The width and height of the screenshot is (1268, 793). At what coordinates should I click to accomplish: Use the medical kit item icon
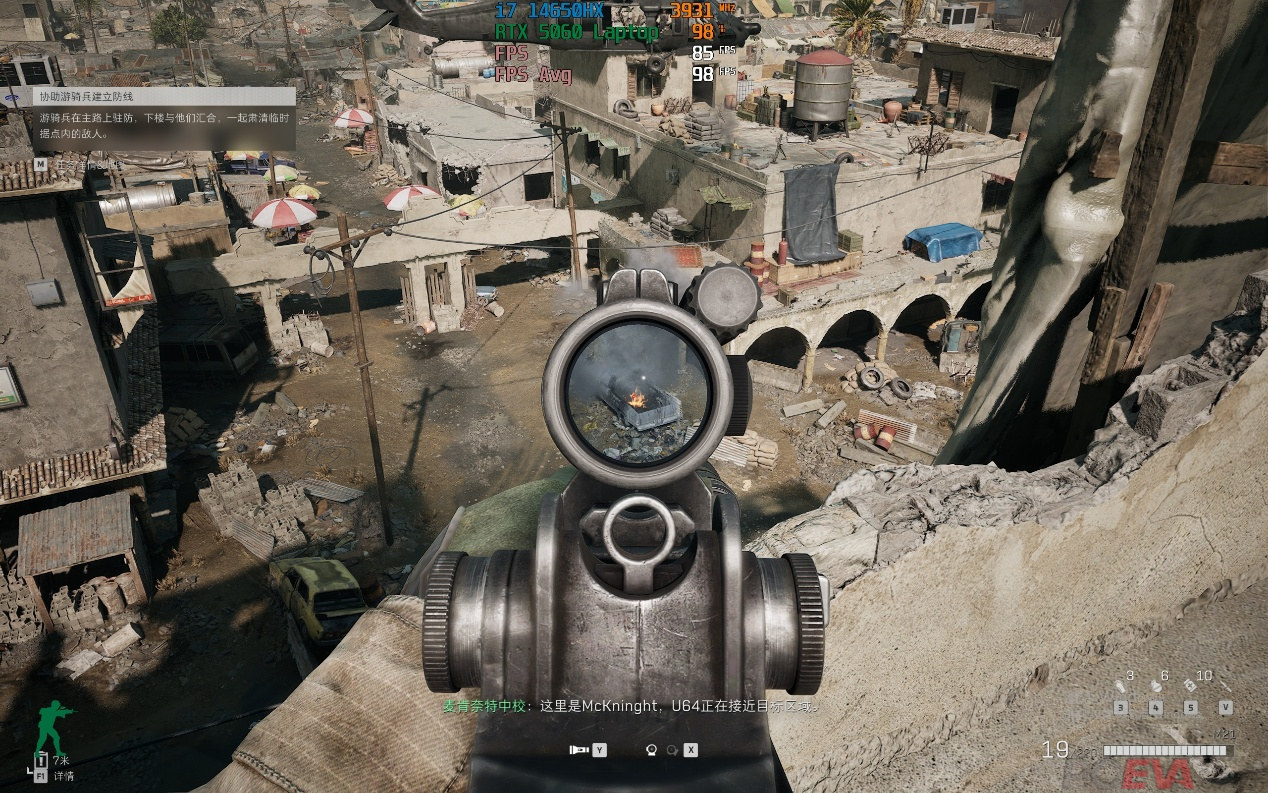click(1190, 686)
